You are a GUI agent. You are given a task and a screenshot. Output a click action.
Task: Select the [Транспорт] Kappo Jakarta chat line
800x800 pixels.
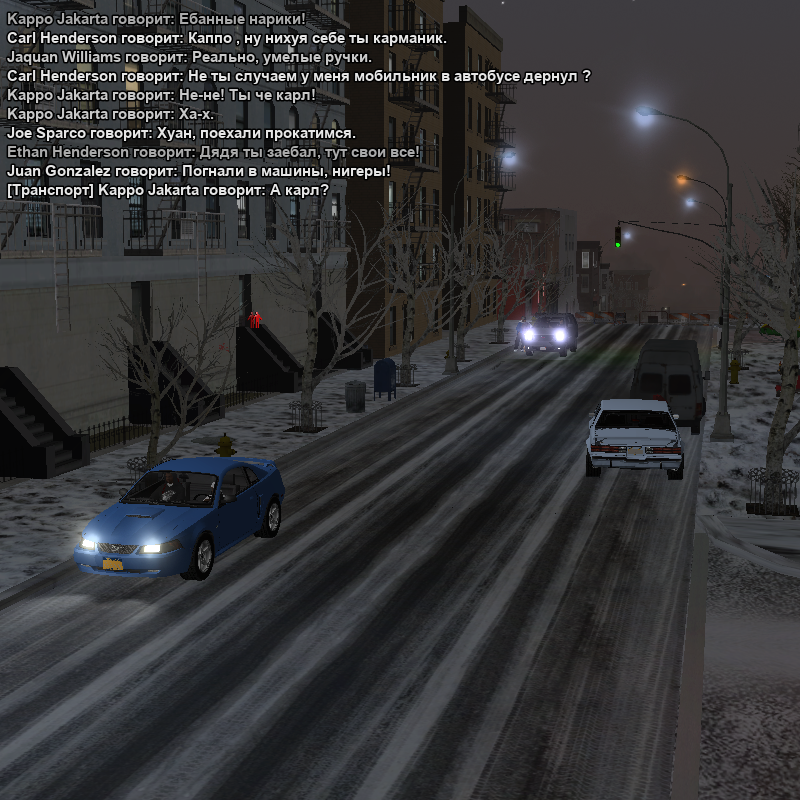click(168, 190)
